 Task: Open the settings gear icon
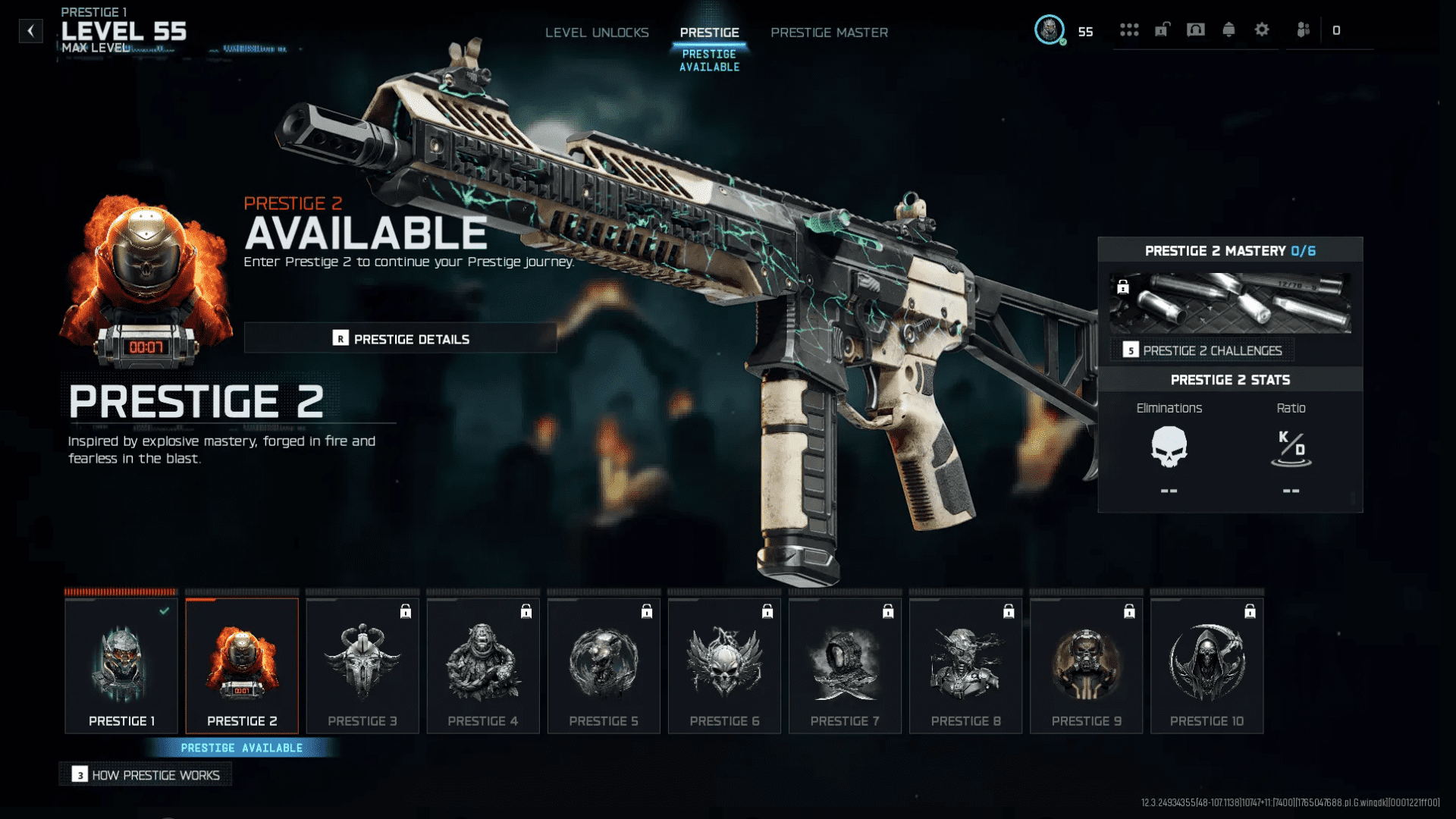click(x=1262, y=30)
